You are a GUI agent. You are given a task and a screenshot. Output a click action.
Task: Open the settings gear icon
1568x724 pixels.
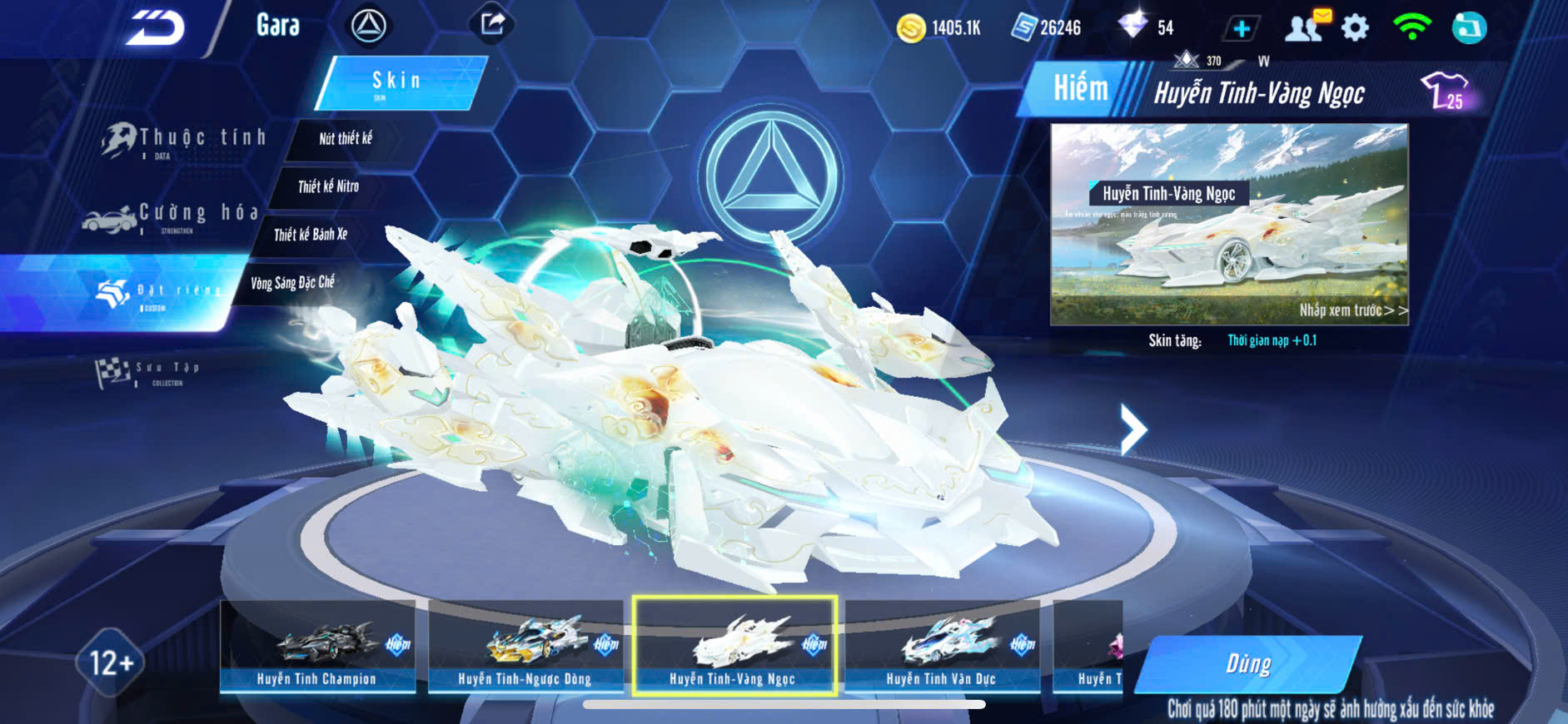tap(1355, 28)
